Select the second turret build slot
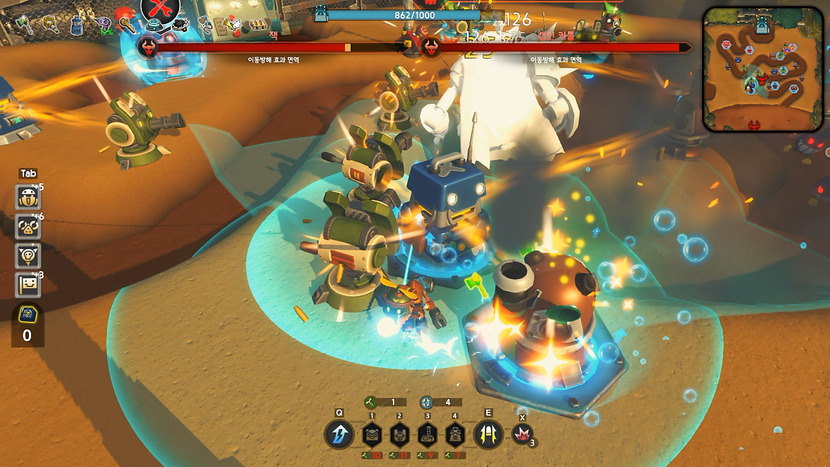 pyautogui.click(x=400, y=435)
